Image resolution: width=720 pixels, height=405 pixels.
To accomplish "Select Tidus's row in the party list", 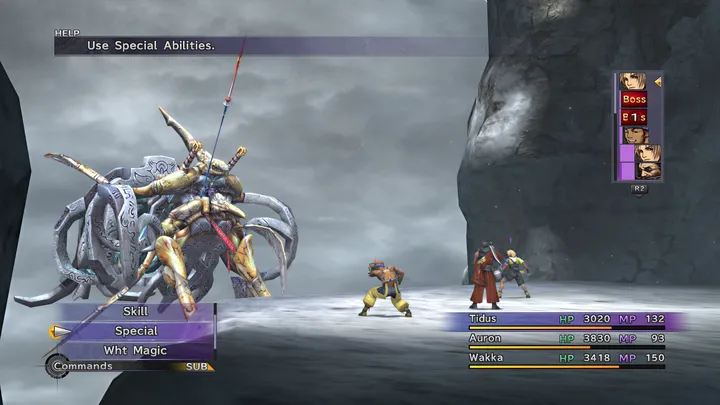I will (x=567, y=320).
